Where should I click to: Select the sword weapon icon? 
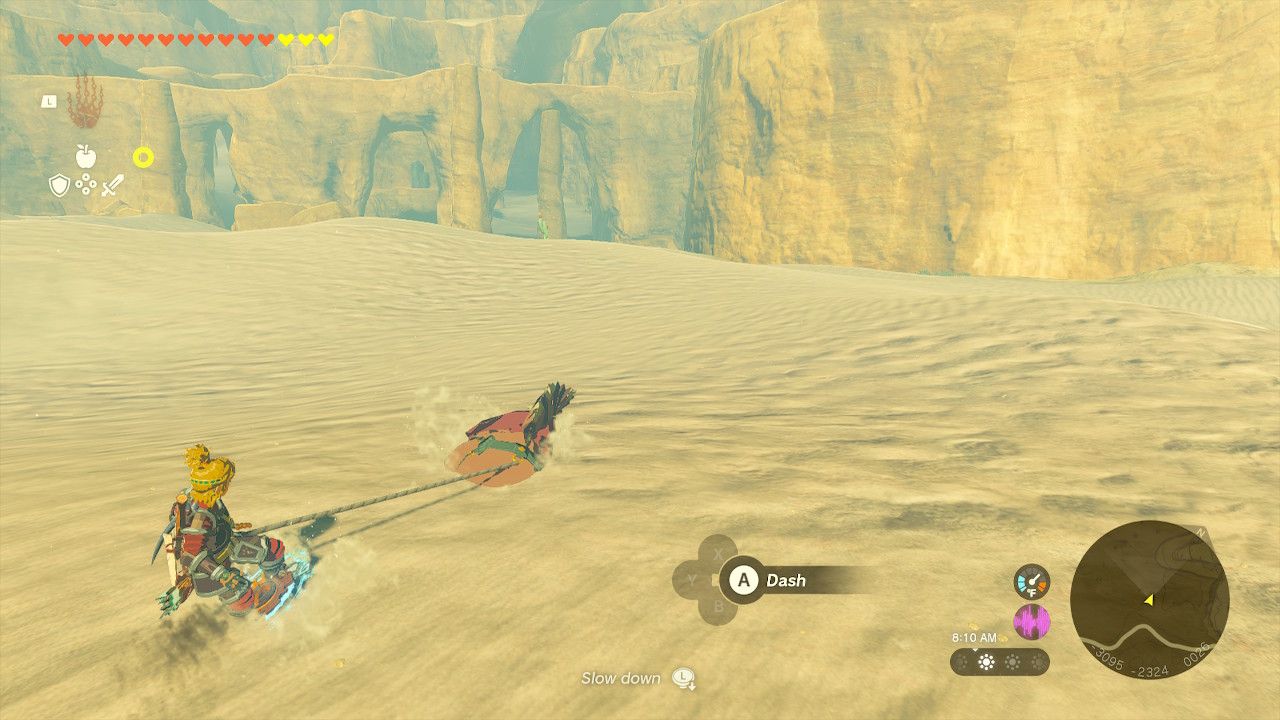pos(113,184)
